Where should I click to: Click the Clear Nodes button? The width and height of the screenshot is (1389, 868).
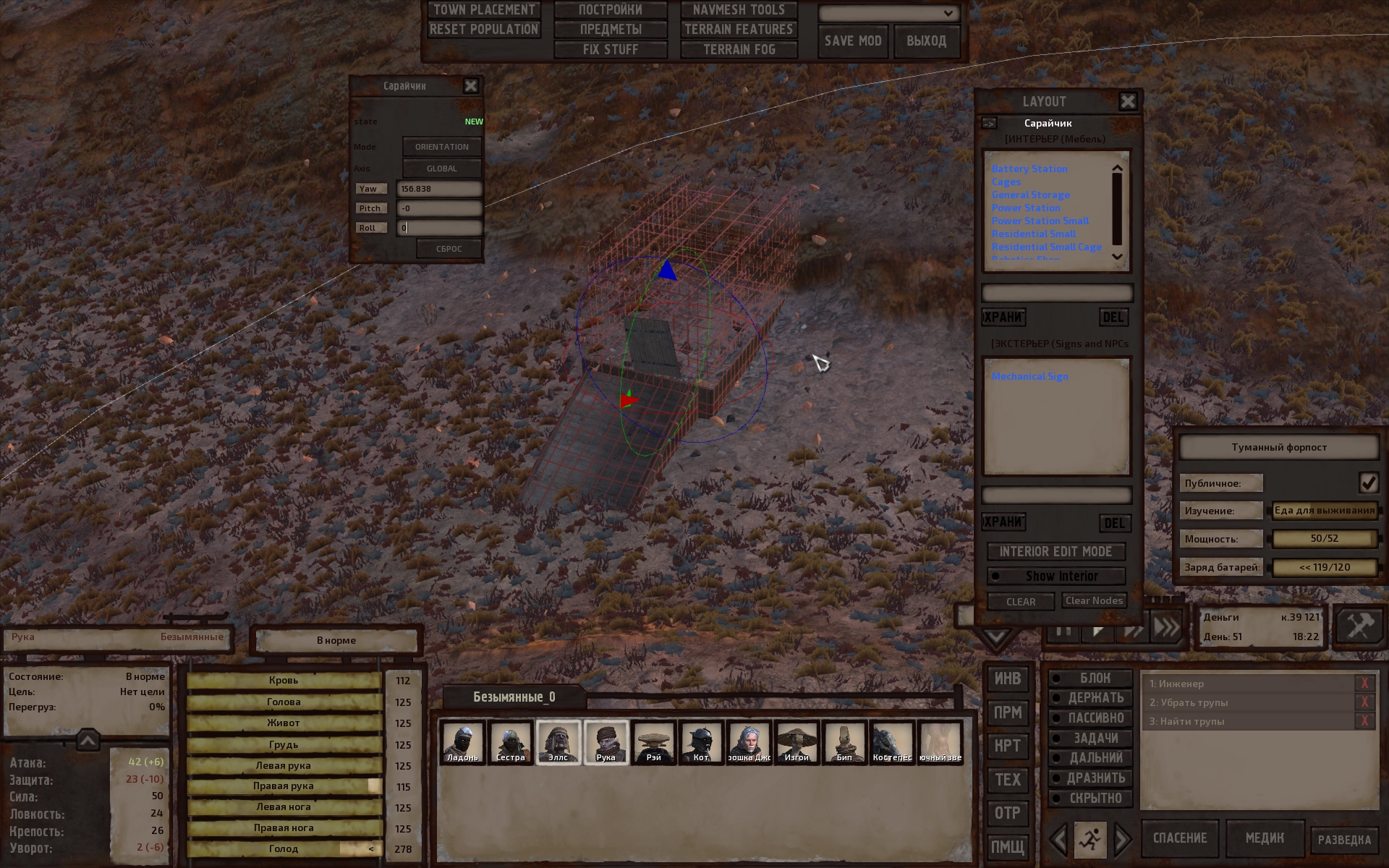click(1094, 601)
